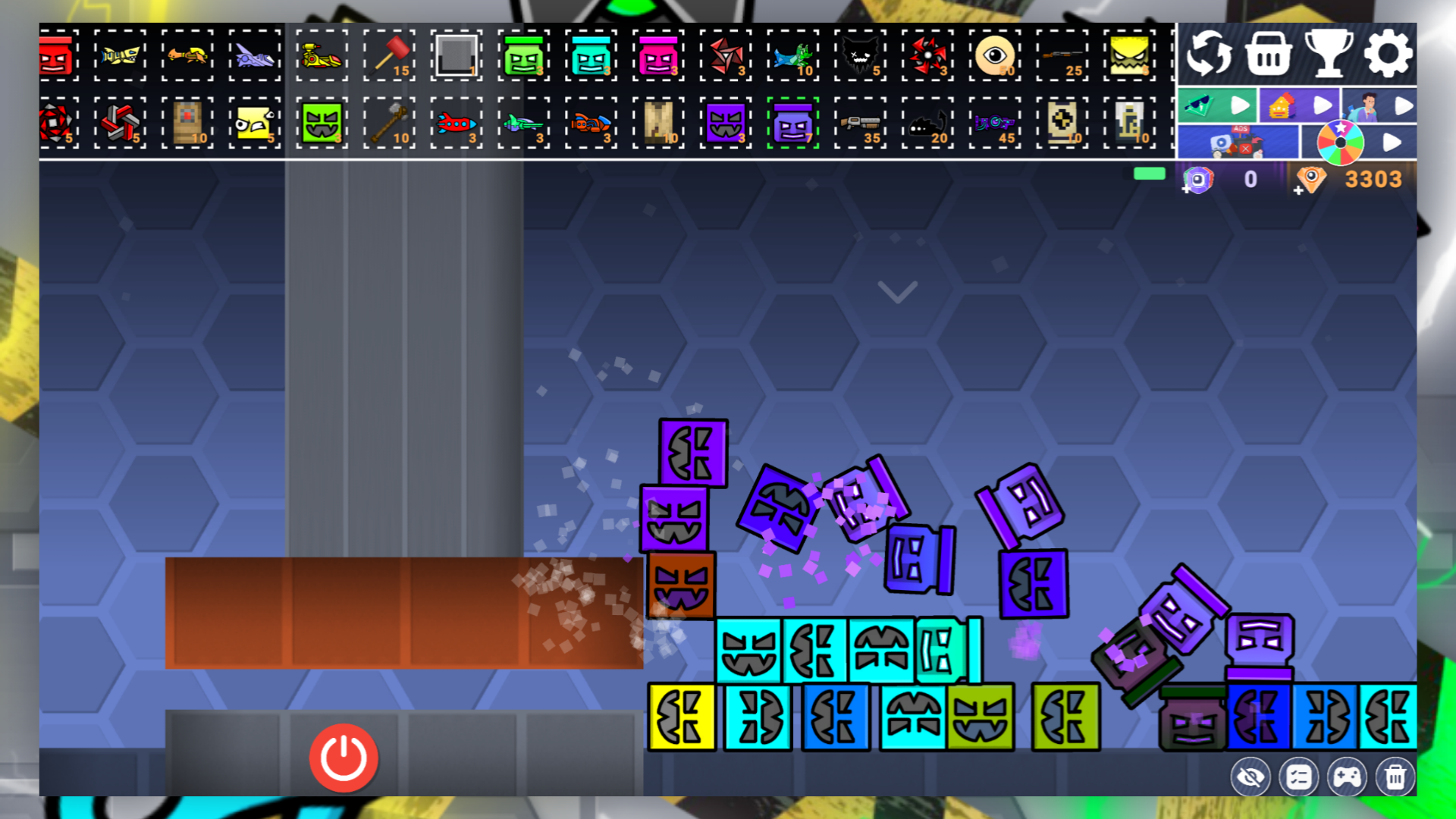
Task: Spin the rainbow prize wheel
Action: [1341, 142]
